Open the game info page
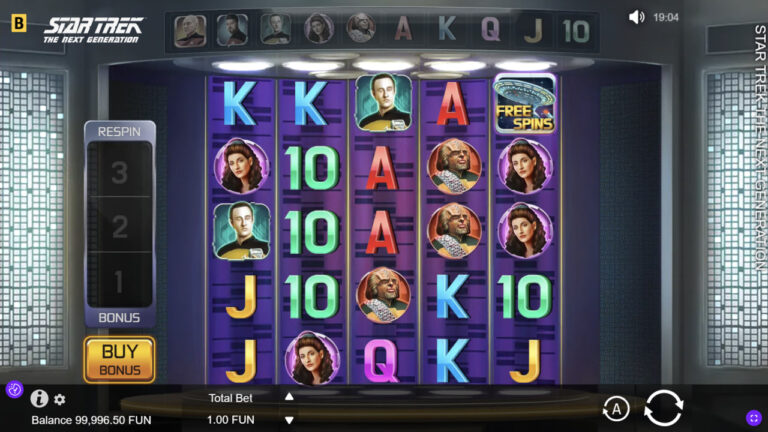The image size is (768, 432). tap(40, 398)
